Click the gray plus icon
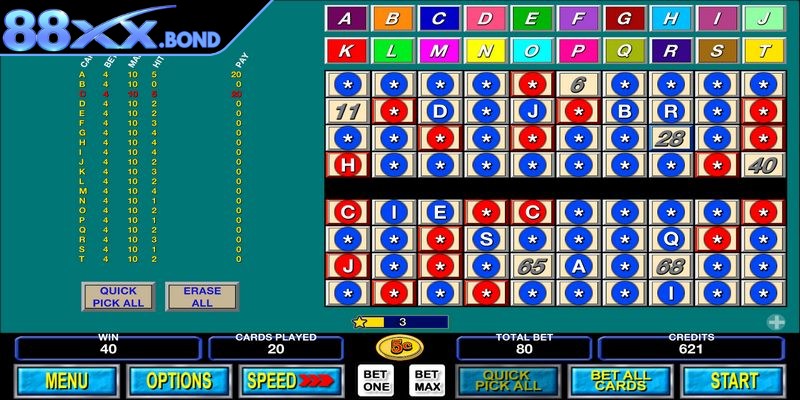Viewport: 800px width, 400px height. tap(775, 321)
